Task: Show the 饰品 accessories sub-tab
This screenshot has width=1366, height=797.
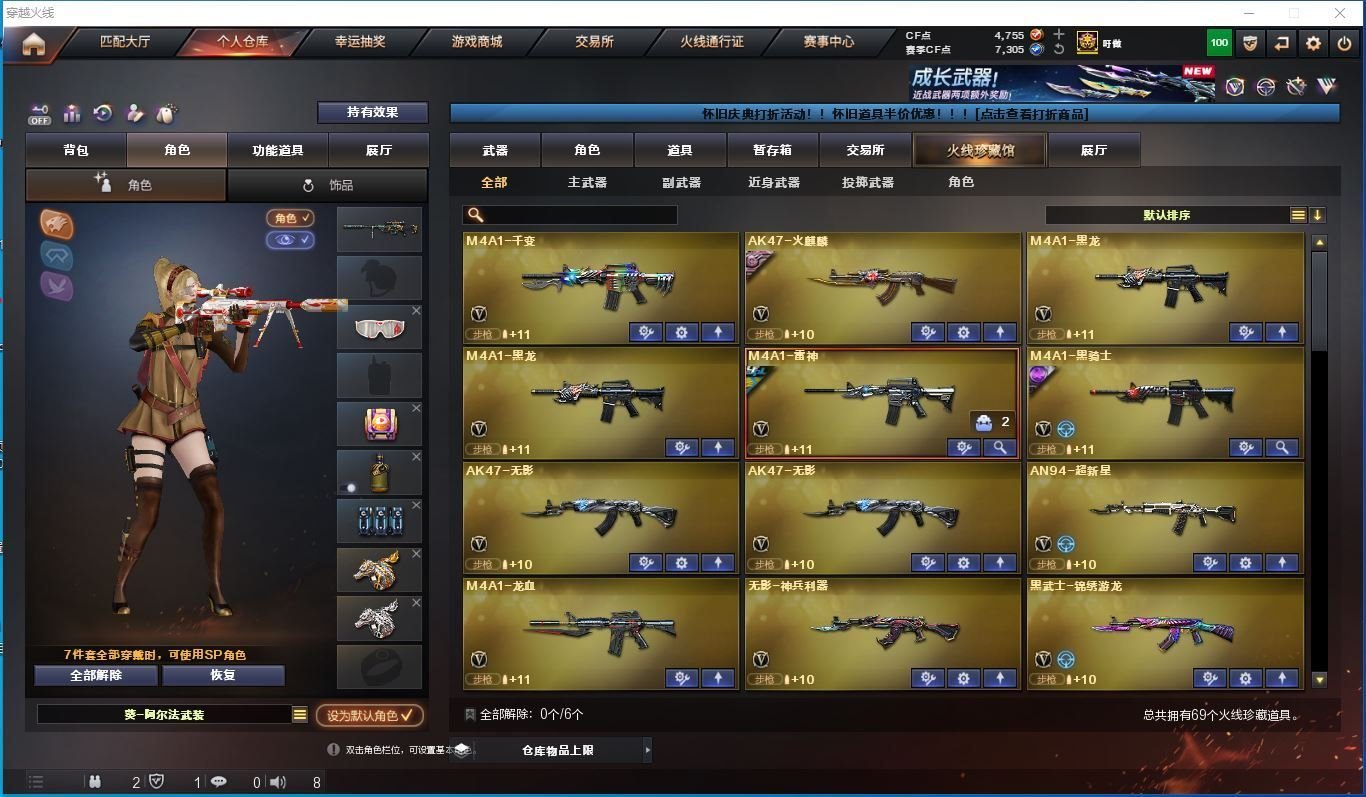Action: pos(328,185)
